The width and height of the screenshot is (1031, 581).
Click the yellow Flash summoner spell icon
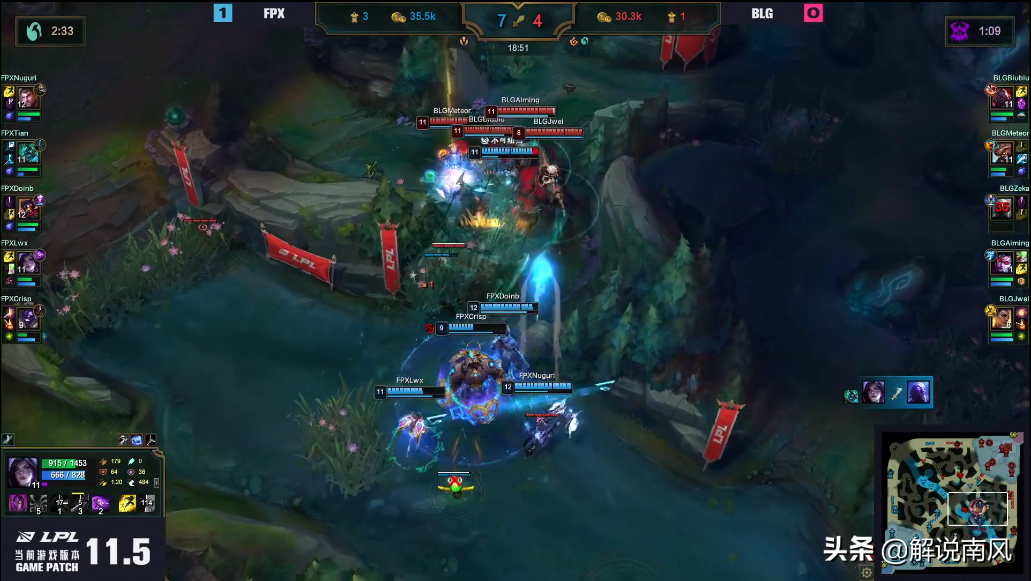(x=128, y=503)
